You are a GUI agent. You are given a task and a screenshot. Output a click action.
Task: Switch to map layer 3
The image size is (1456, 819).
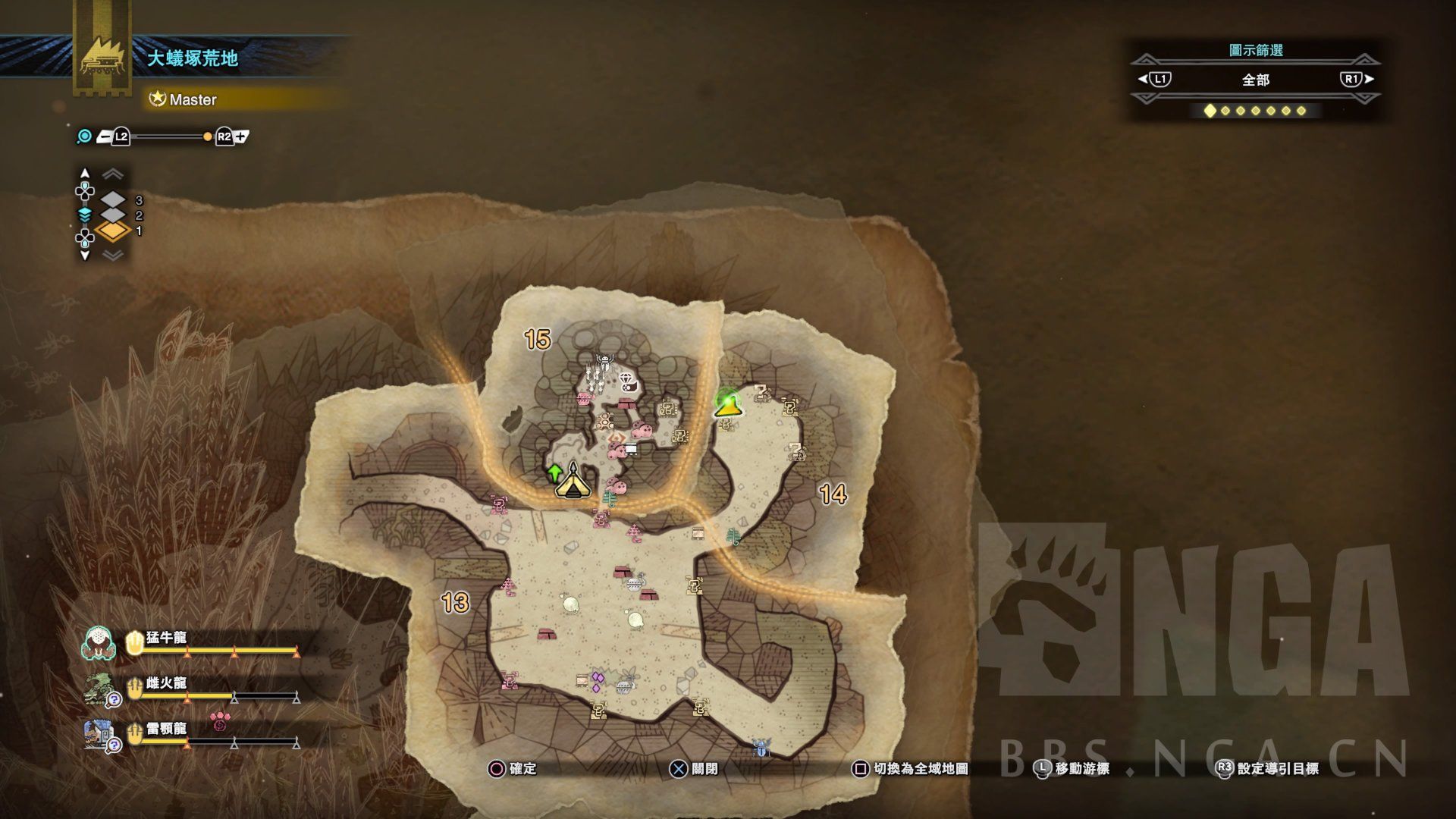coord(113,199)
